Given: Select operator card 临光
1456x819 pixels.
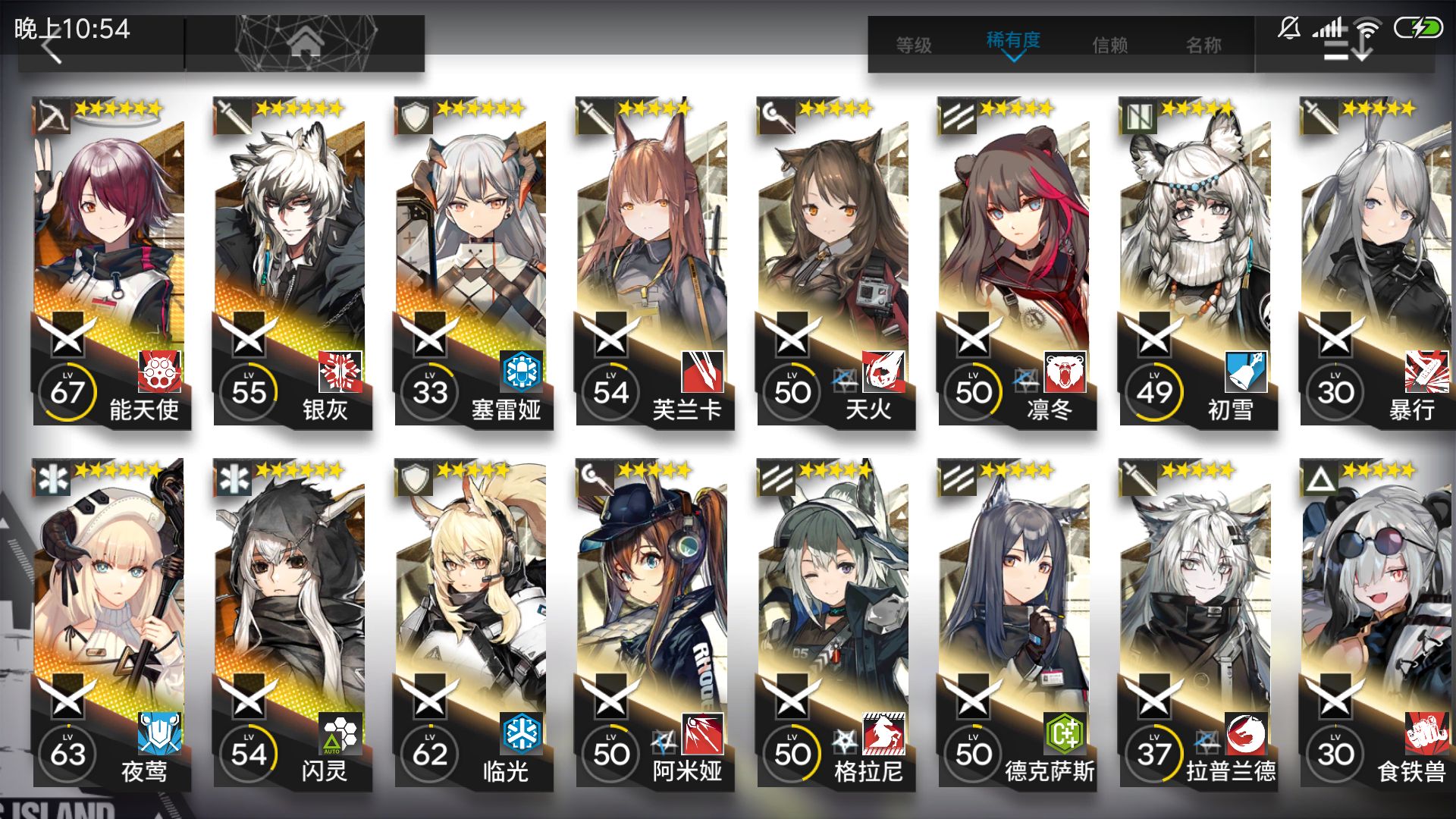Looking at the screenshot, I should coord(472,623).
